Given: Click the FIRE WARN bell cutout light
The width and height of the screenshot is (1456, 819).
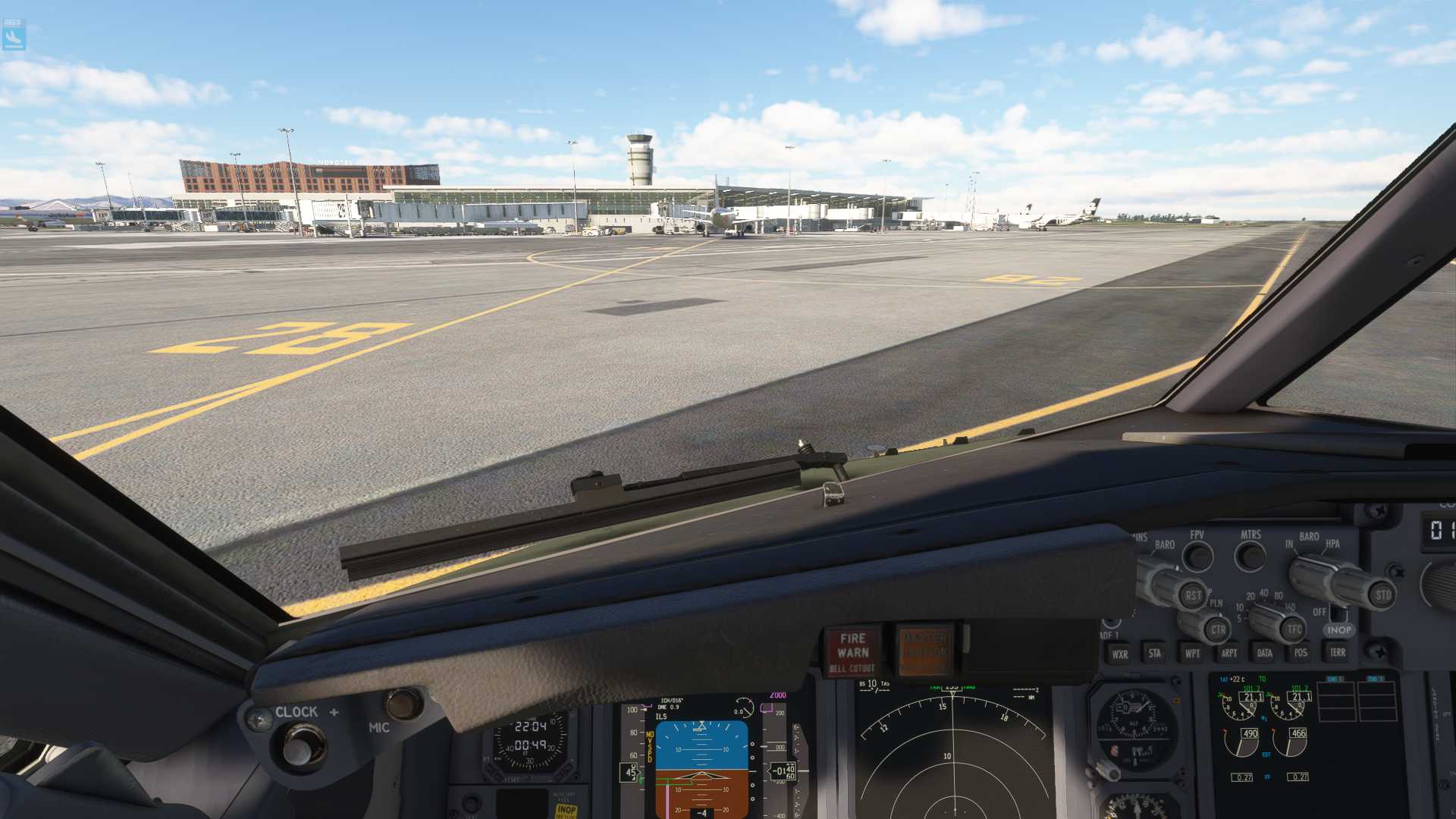Looking at the screenshot, I should (x=852, y=651).
